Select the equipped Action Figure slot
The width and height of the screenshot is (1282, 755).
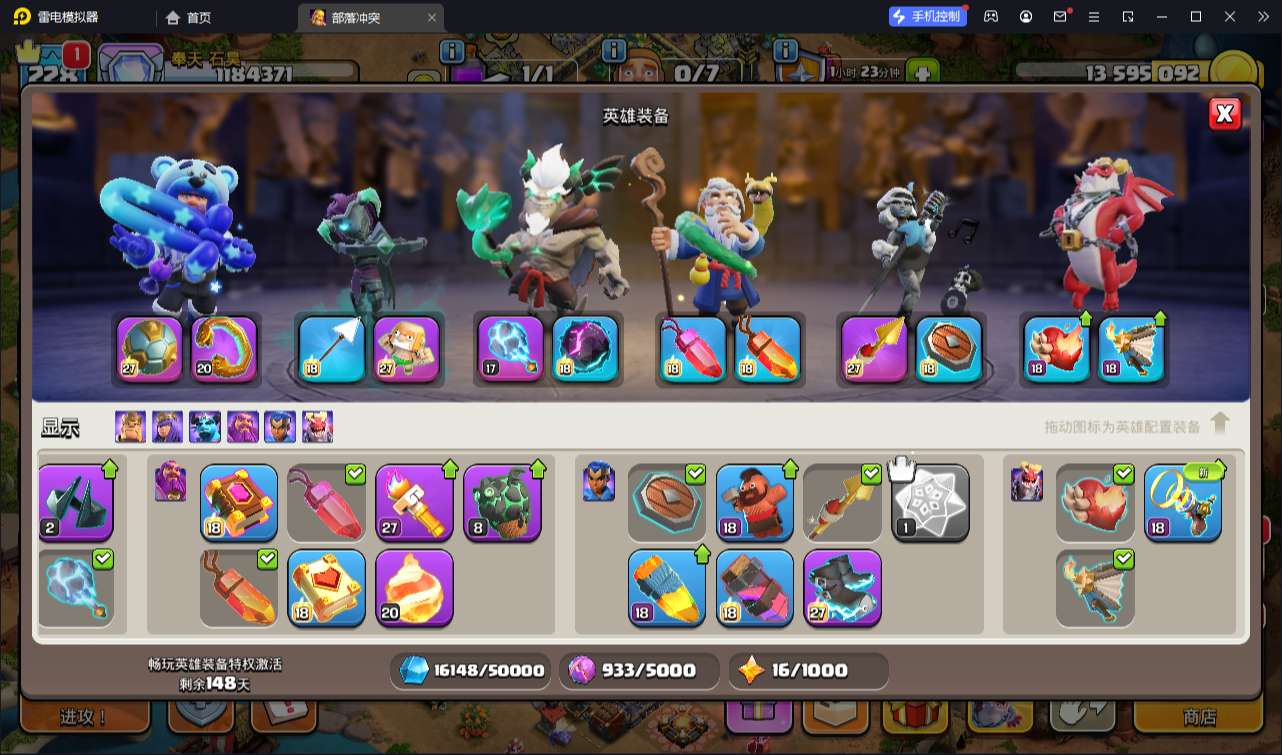tap(407, 349)
